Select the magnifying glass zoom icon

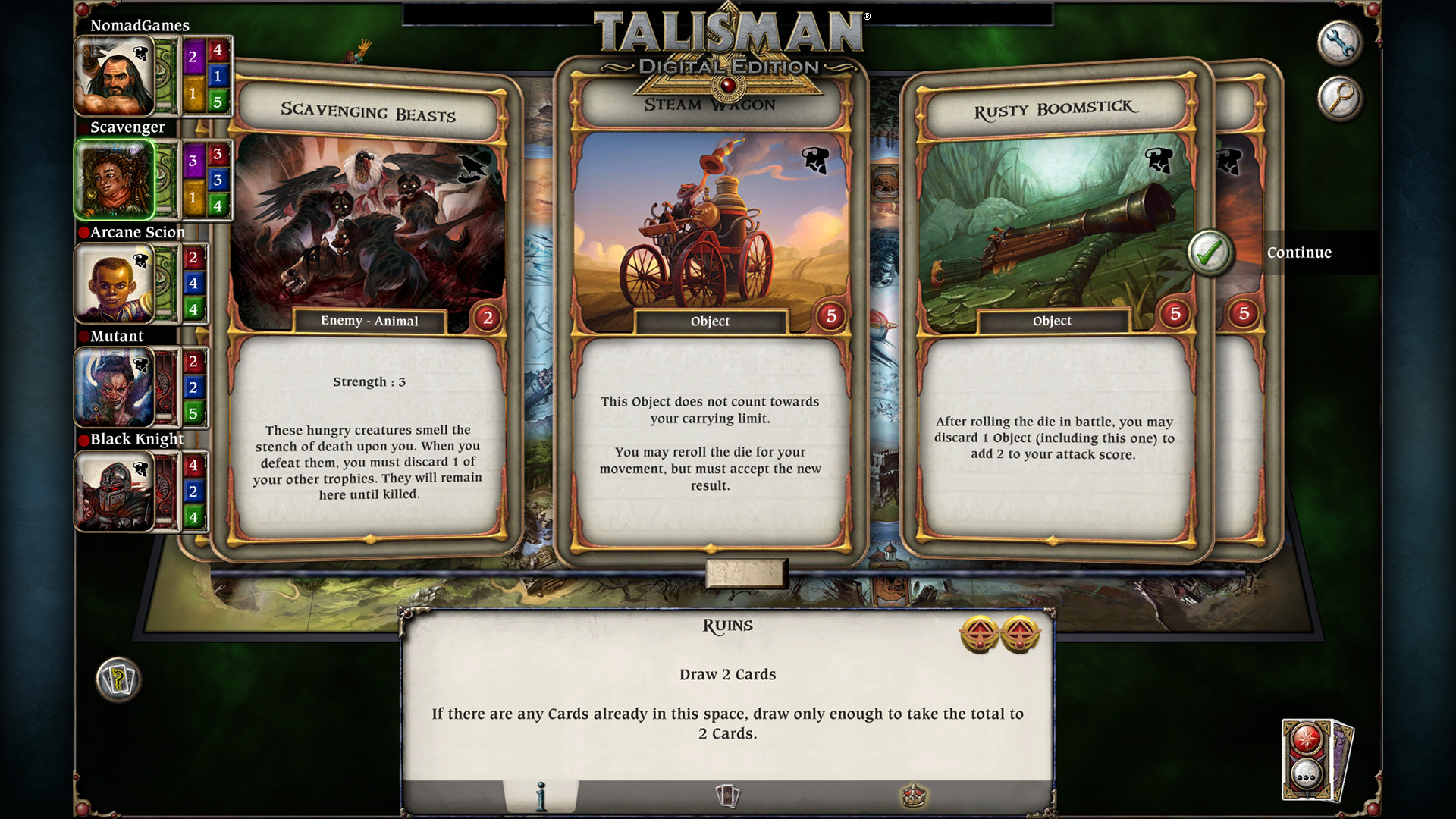pos(1339,99)
